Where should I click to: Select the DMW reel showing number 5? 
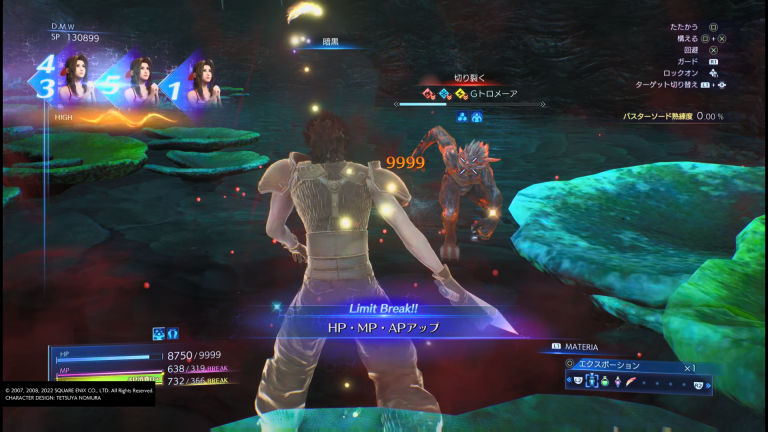(128, 83)
